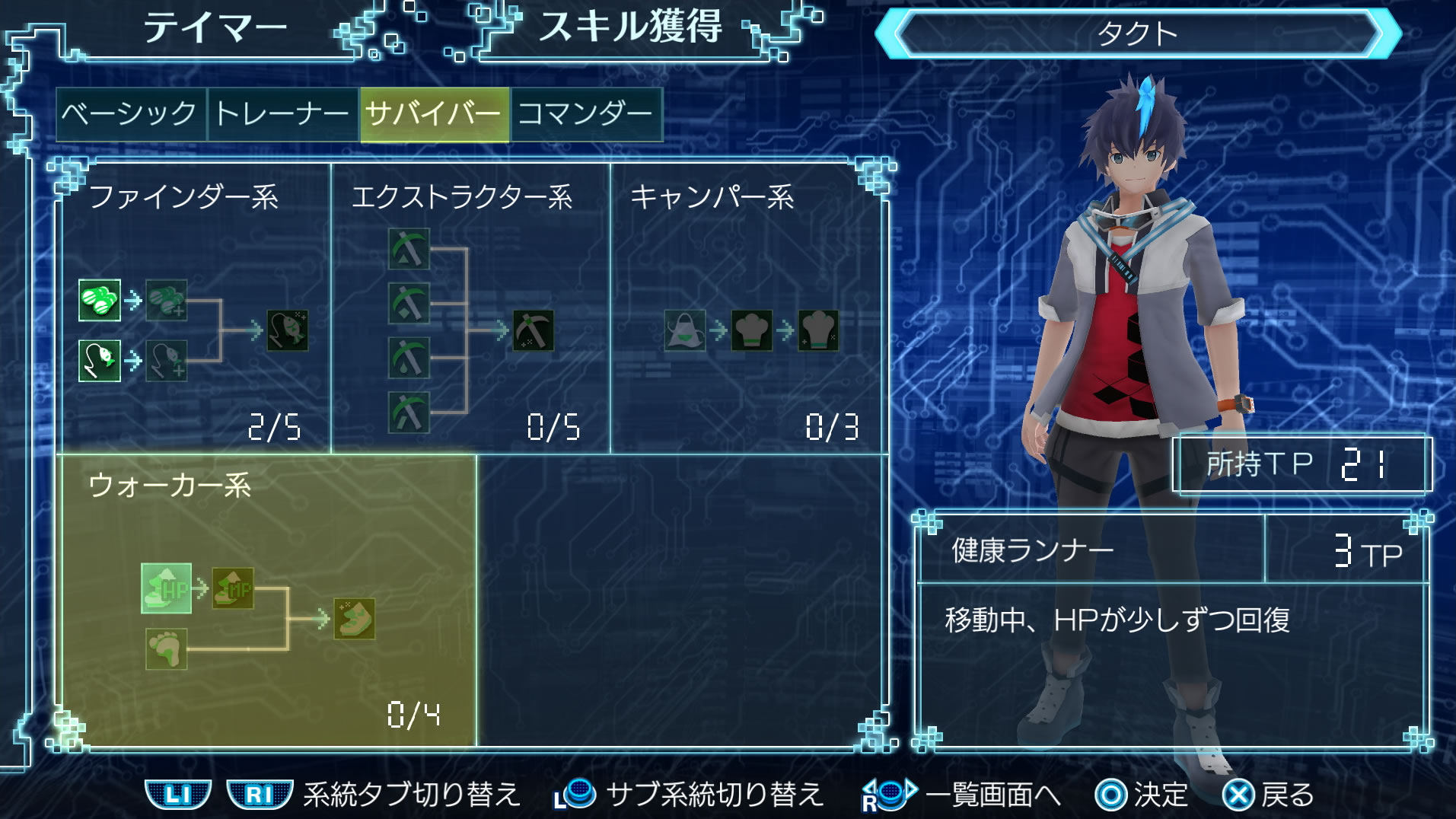Viewport: 1456px width, 819px height.
Task: Select the acquired green coins skill icon
Action: pos(100,300)
